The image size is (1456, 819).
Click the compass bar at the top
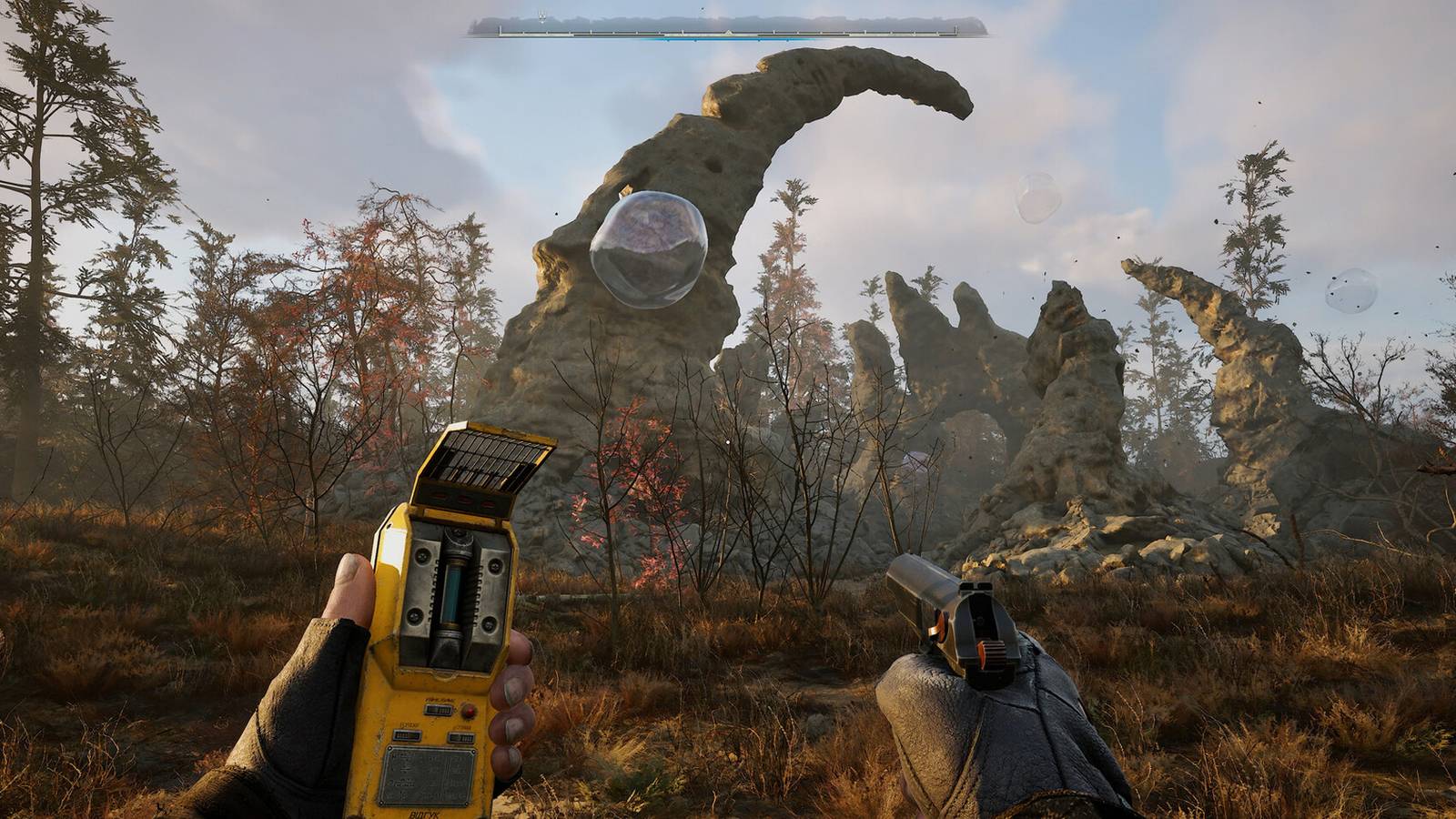point(728,30)
